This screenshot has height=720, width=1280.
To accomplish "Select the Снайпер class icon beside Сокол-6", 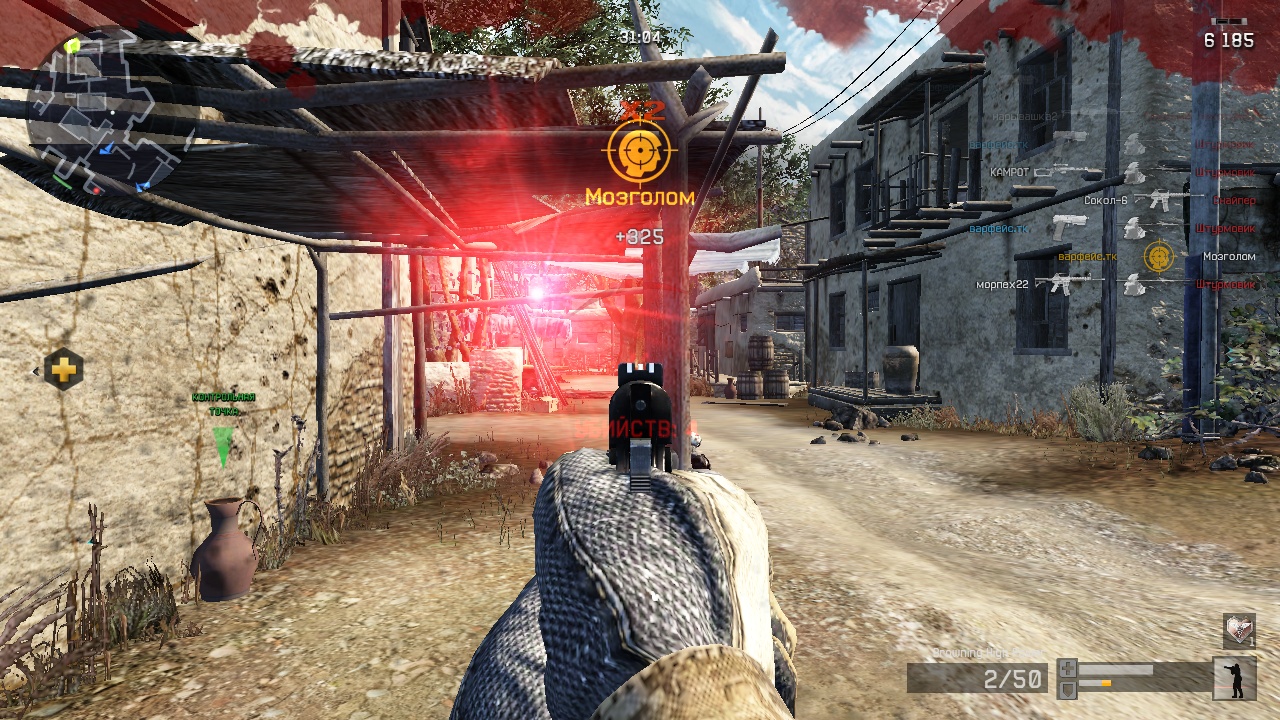I will coord(1161,201).
